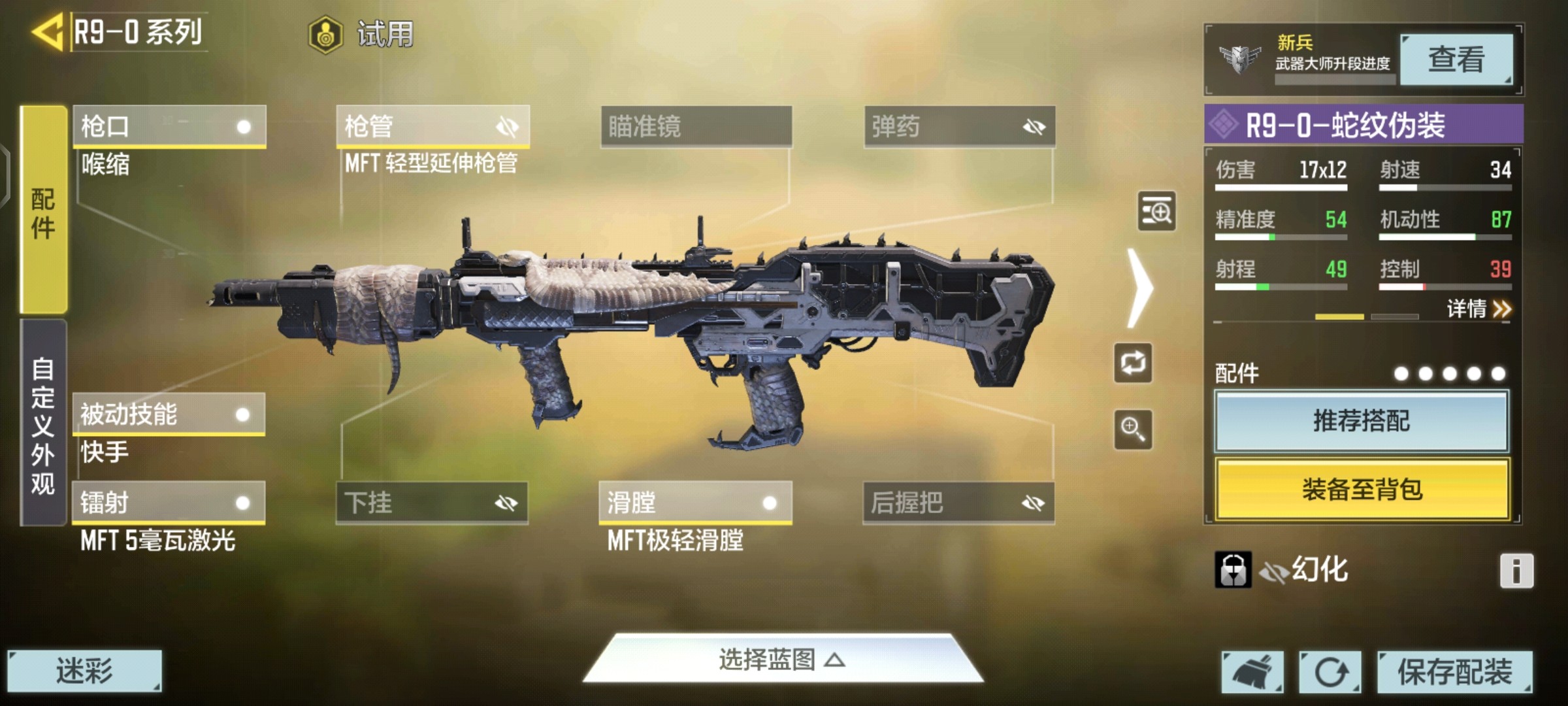Click 装备至背包 equip button
The width and height of the screenshot is (1568, 706).
(1362, 489)
